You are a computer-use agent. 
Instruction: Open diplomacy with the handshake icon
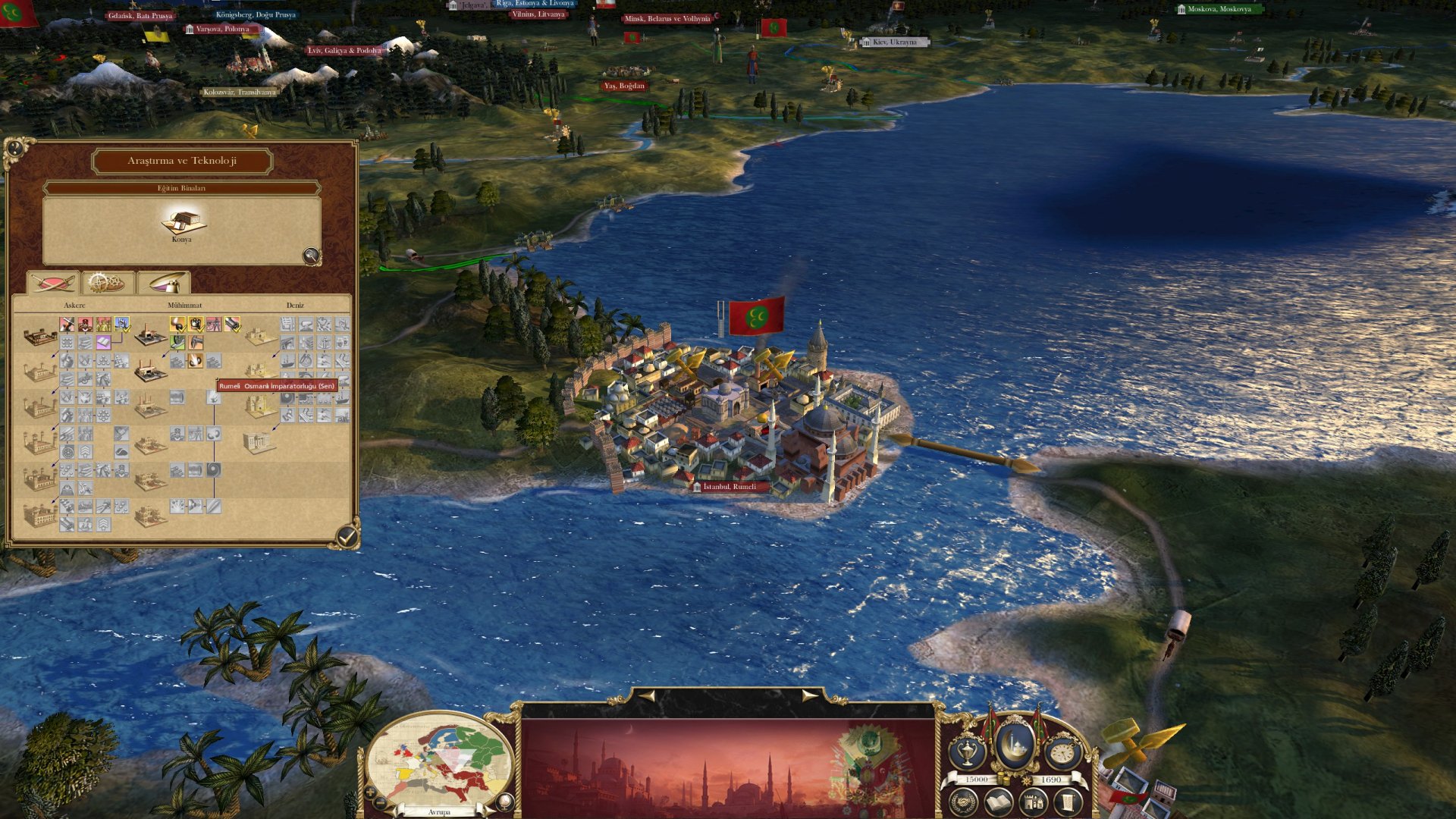coord(964,802)
